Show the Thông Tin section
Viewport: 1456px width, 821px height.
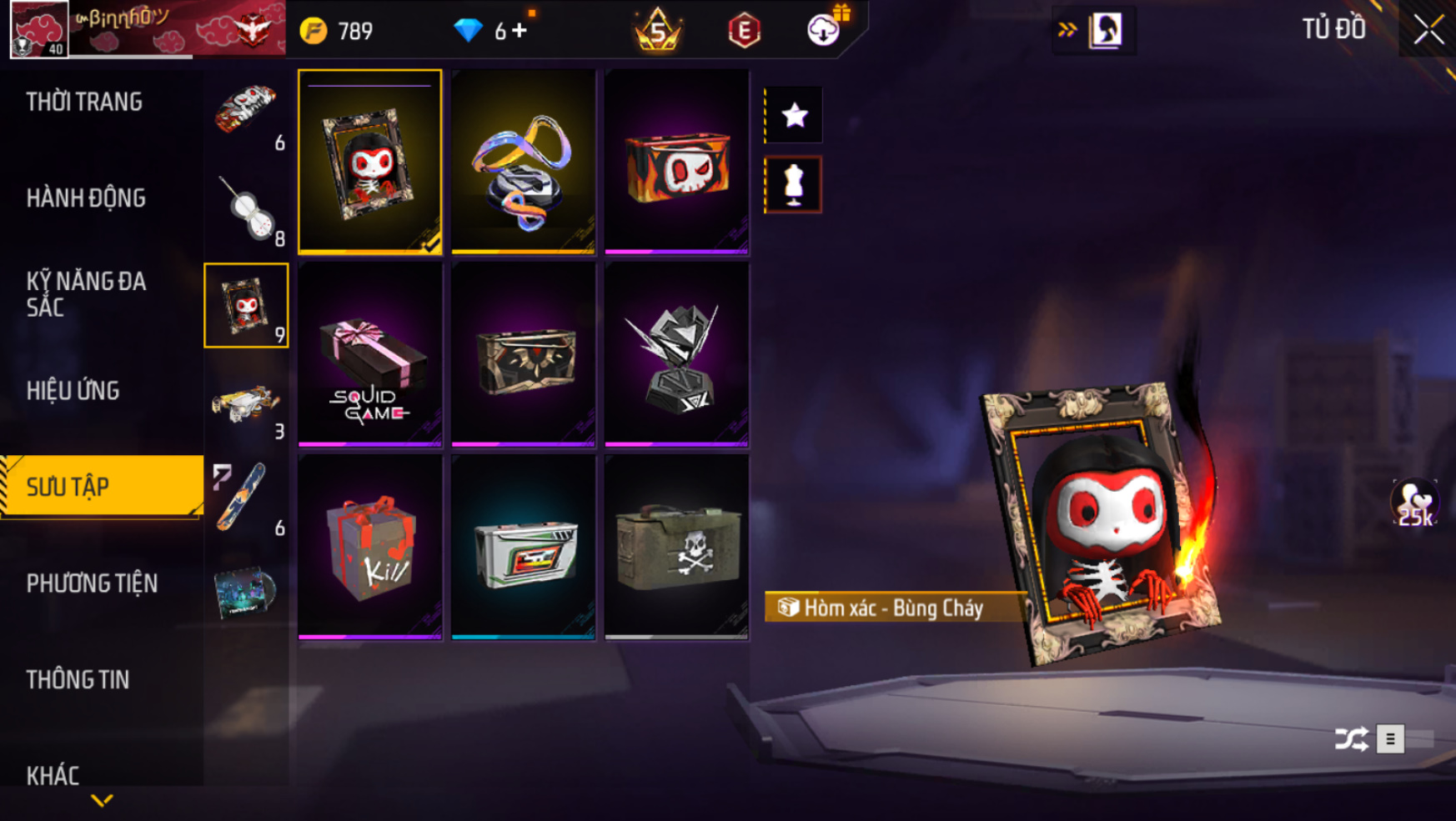pos(78,679)
